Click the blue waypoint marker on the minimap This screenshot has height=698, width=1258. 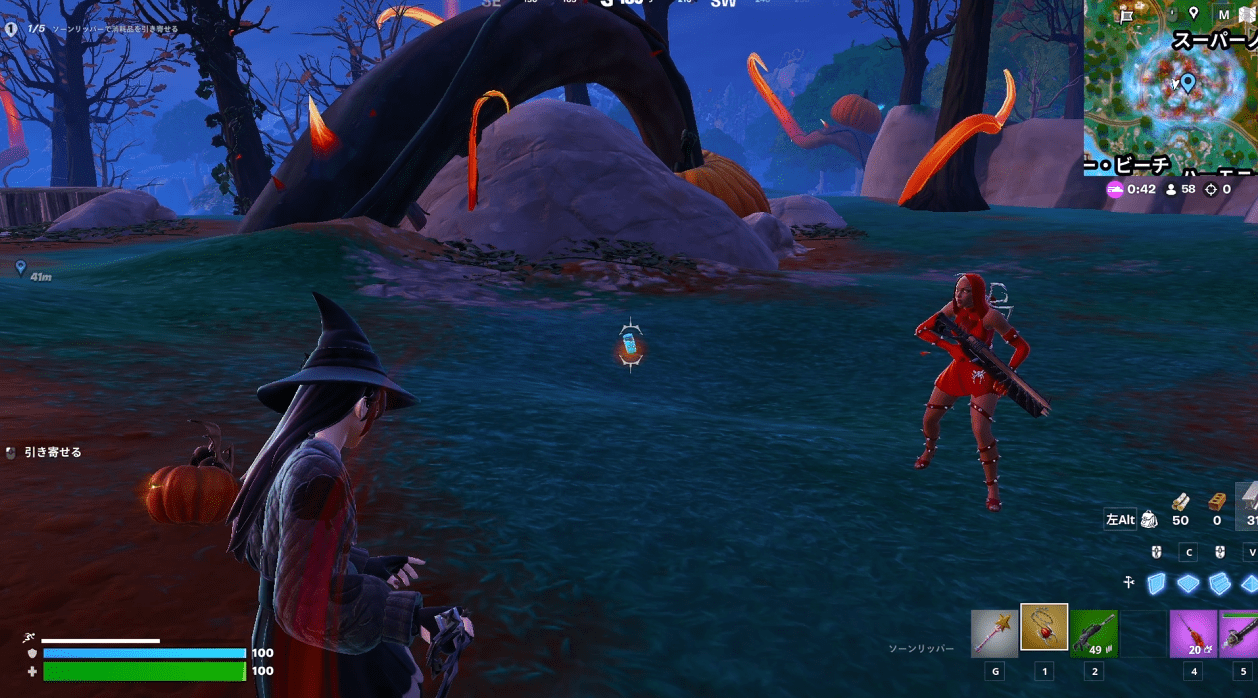pos(1187,82)
